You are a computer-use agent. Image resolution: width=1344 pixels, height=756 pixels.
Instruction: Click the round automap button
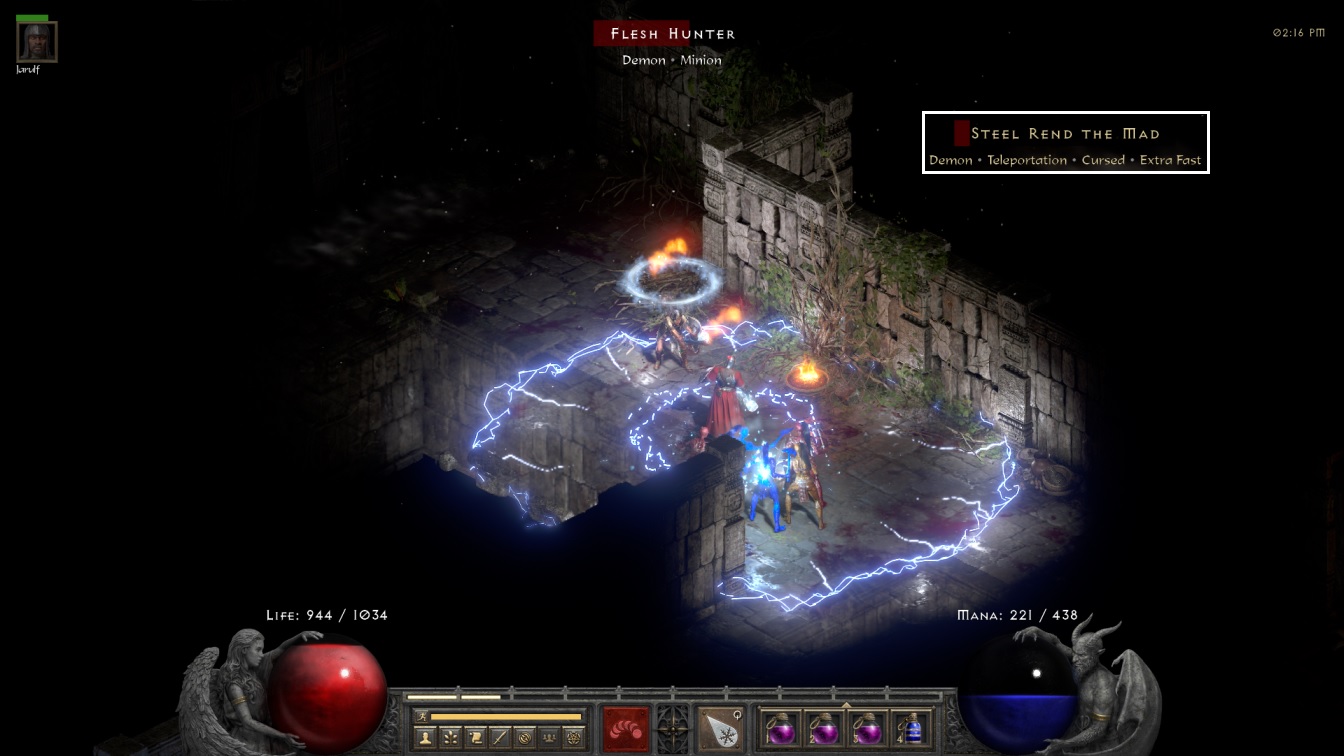[x=524, y=739]
